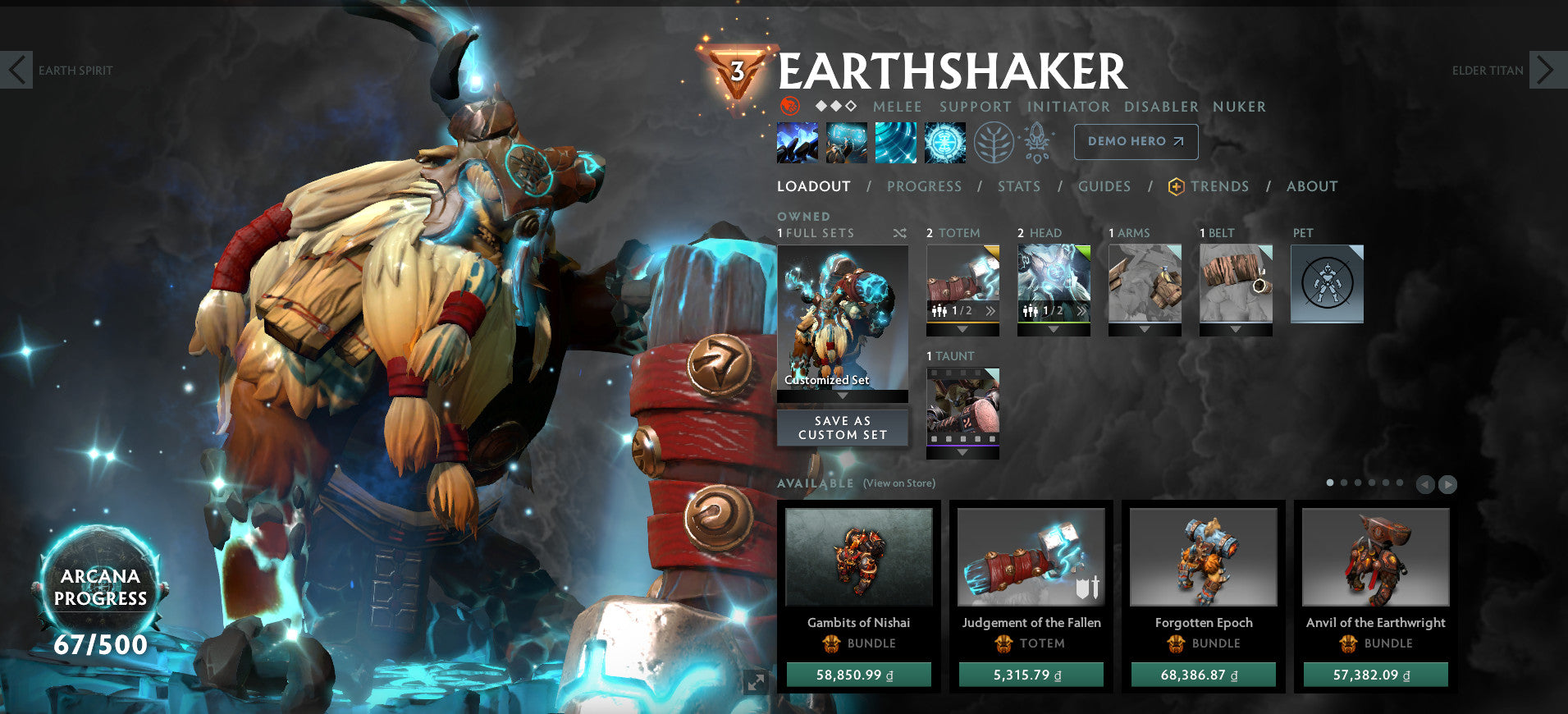Expand the Belt slot dropdown arrow

point(1236,331)
